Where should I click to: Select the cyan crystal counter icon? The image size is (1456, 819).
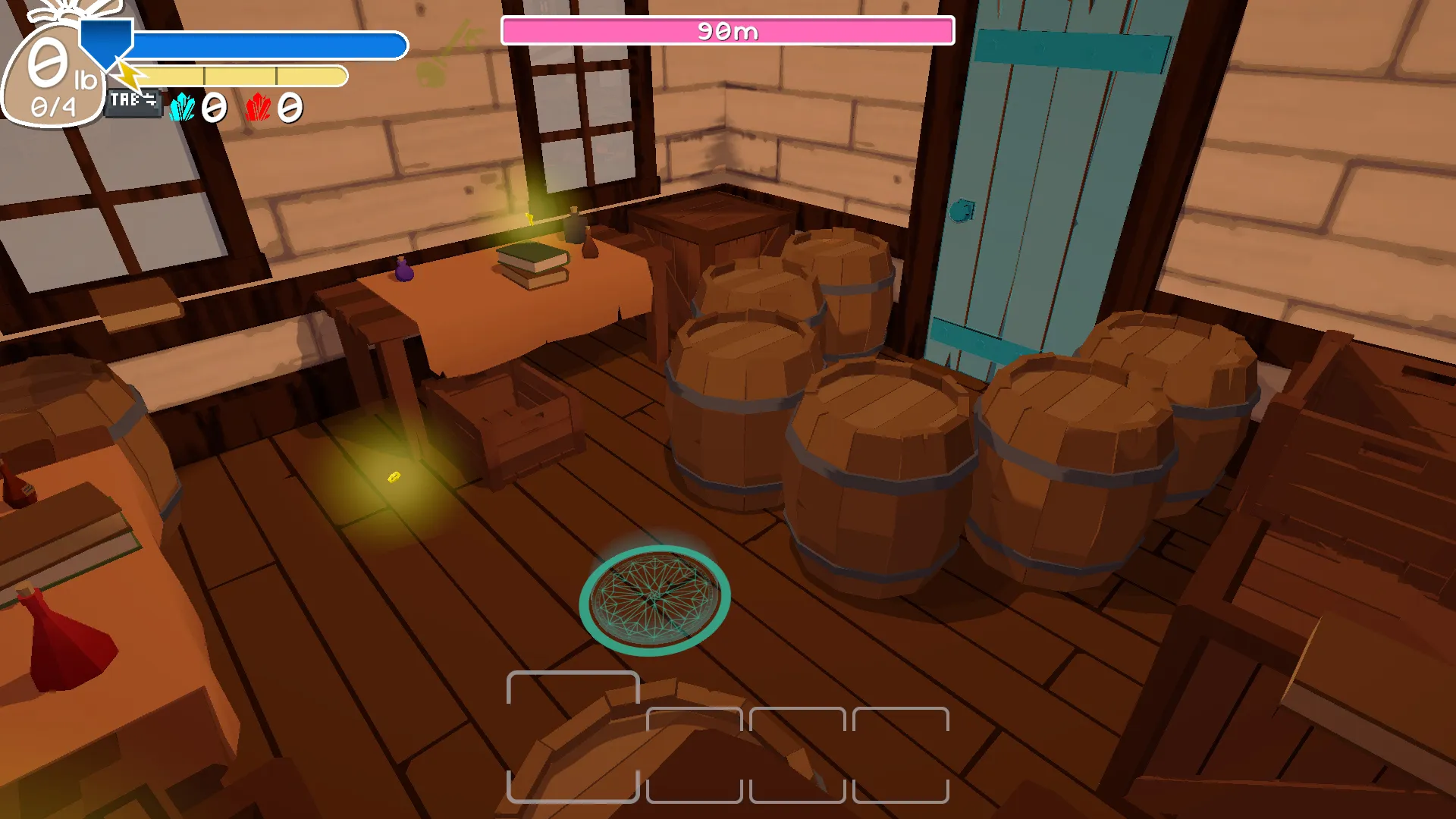point(182,108)
